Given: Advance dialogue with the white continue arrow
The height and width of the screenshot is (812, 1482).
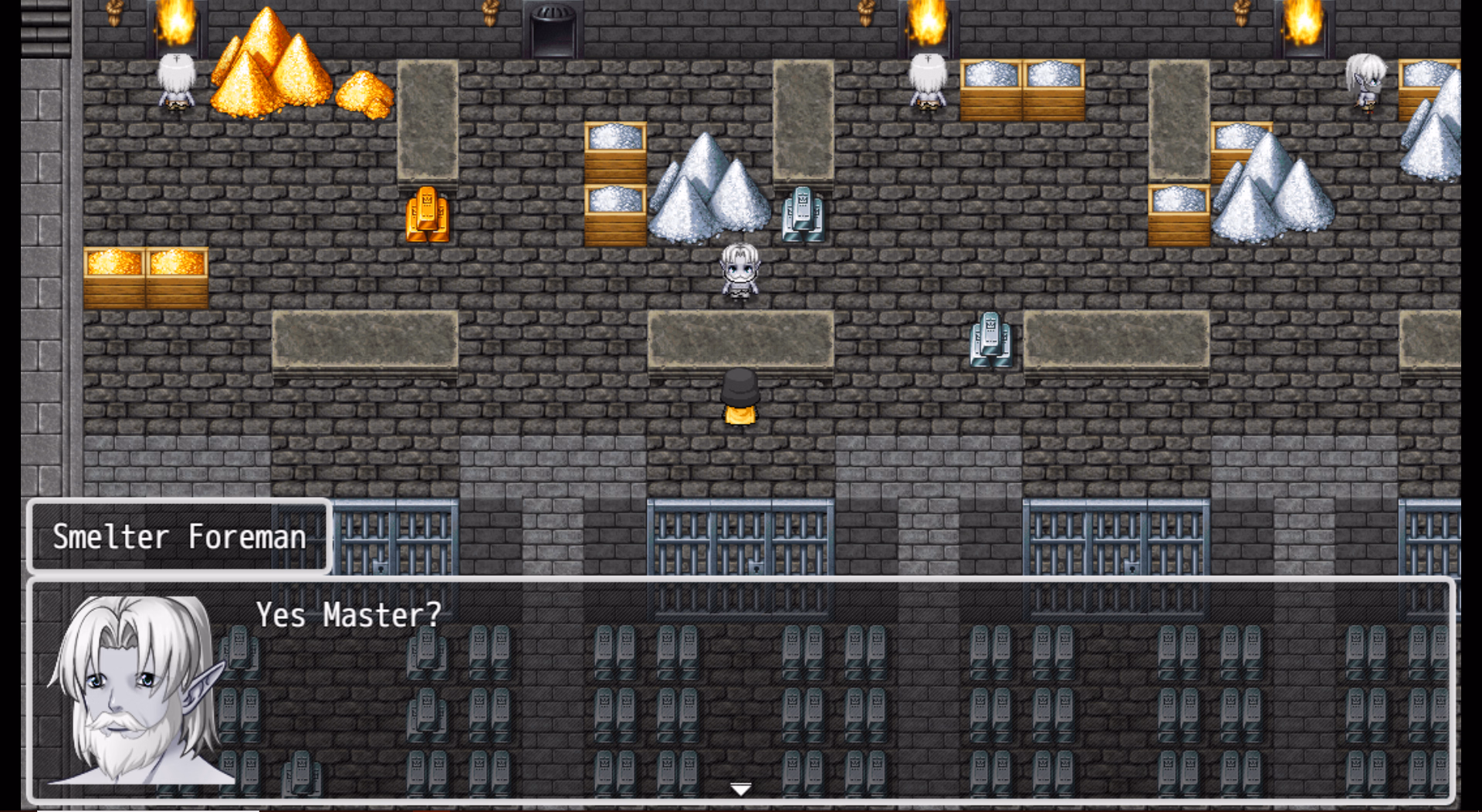Looking at the screenshot, I should click(740, 789).
